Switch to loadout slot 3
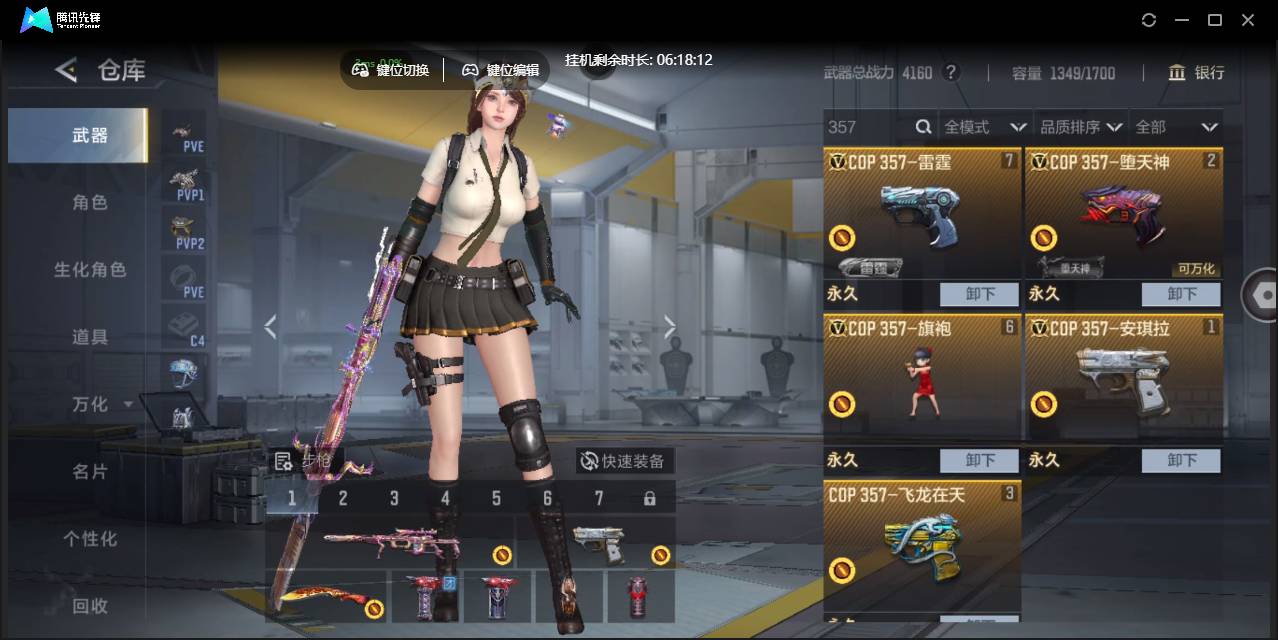1278x640 pixels. [x=394, y=498]
